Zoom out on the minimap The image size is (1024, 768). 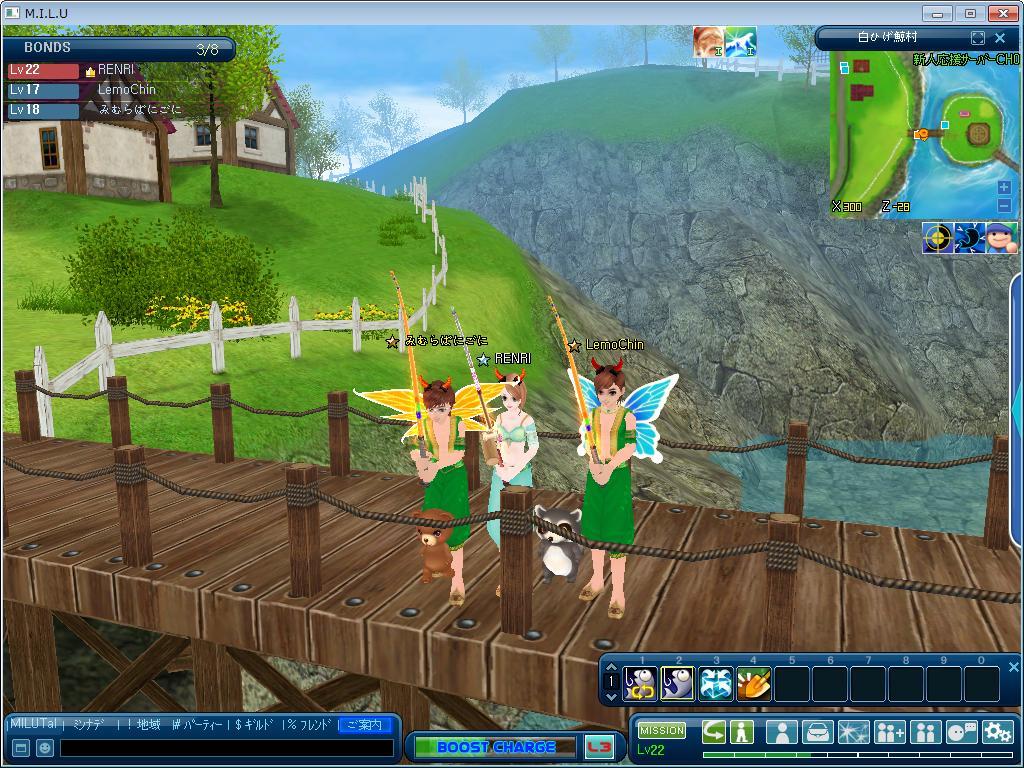(x=1004, y=206)
